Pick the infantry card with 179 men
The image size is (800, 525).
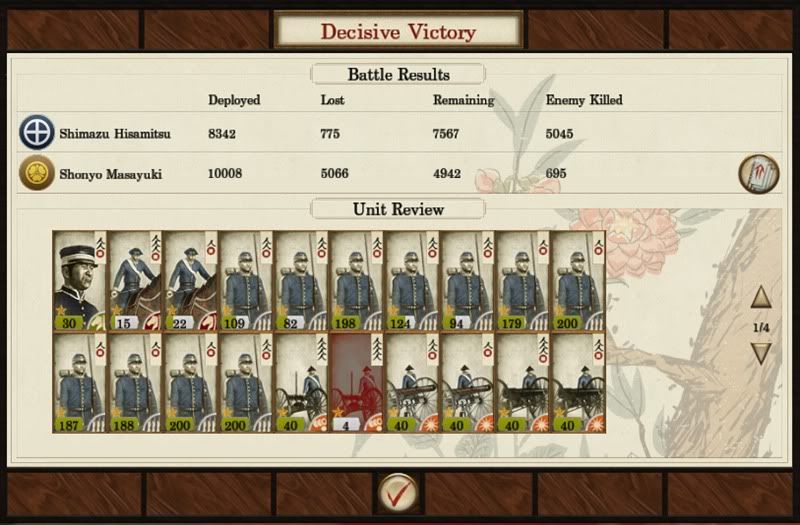(523, 280)
